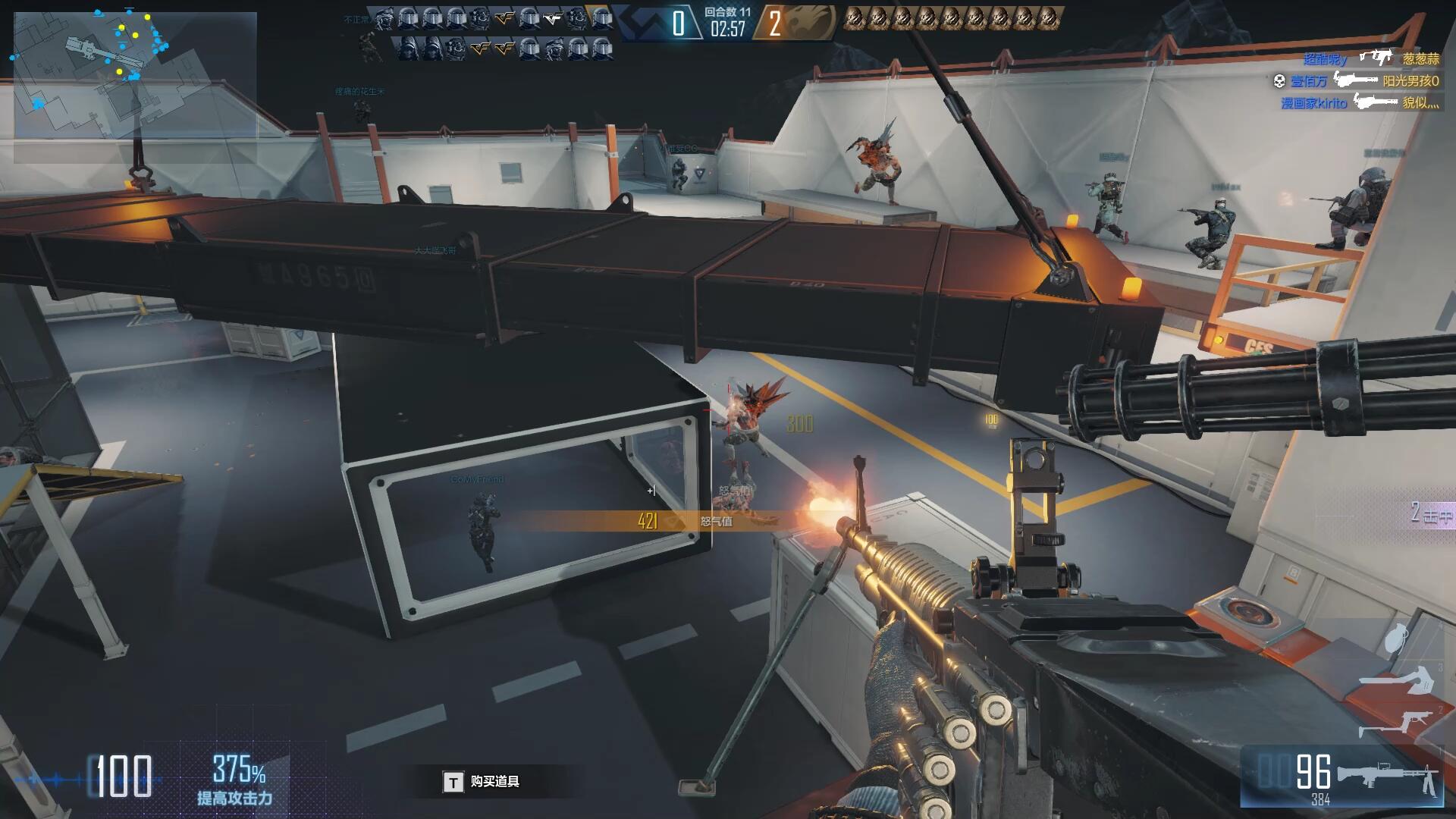Select the highlighted teammate portrait in the roster
Viewport: 1456px width, 819px height.
[x=601, y=17]
